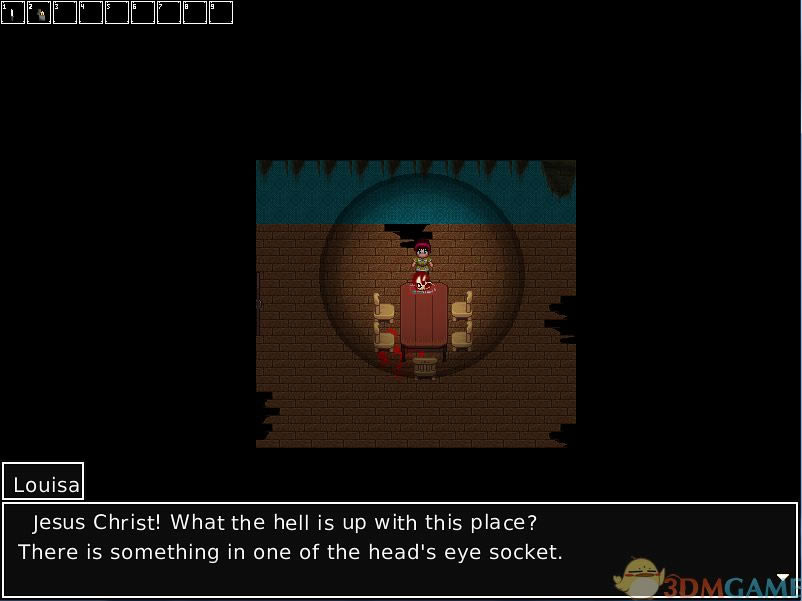Select the candle in hotbar slot 1

pos(13,13)
